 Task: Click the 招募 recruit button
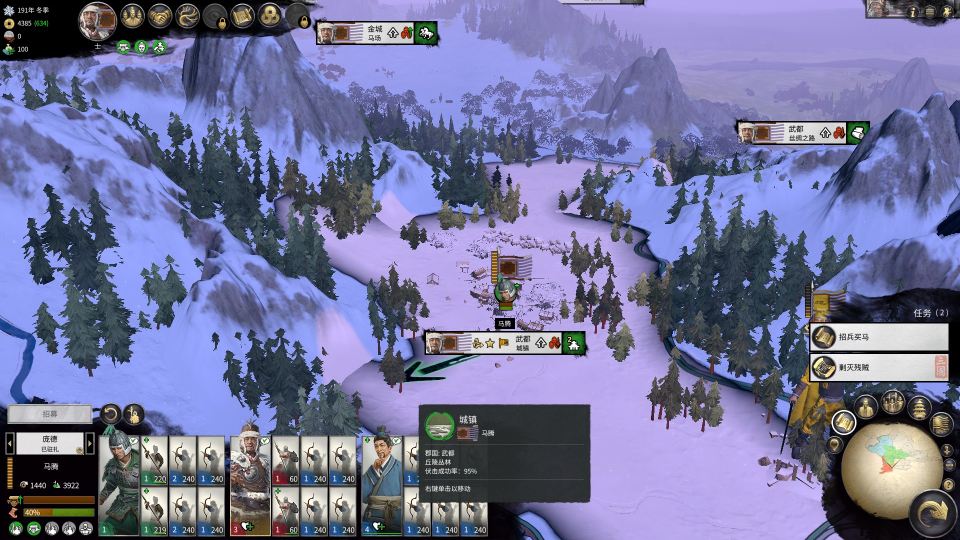[49, 413]
